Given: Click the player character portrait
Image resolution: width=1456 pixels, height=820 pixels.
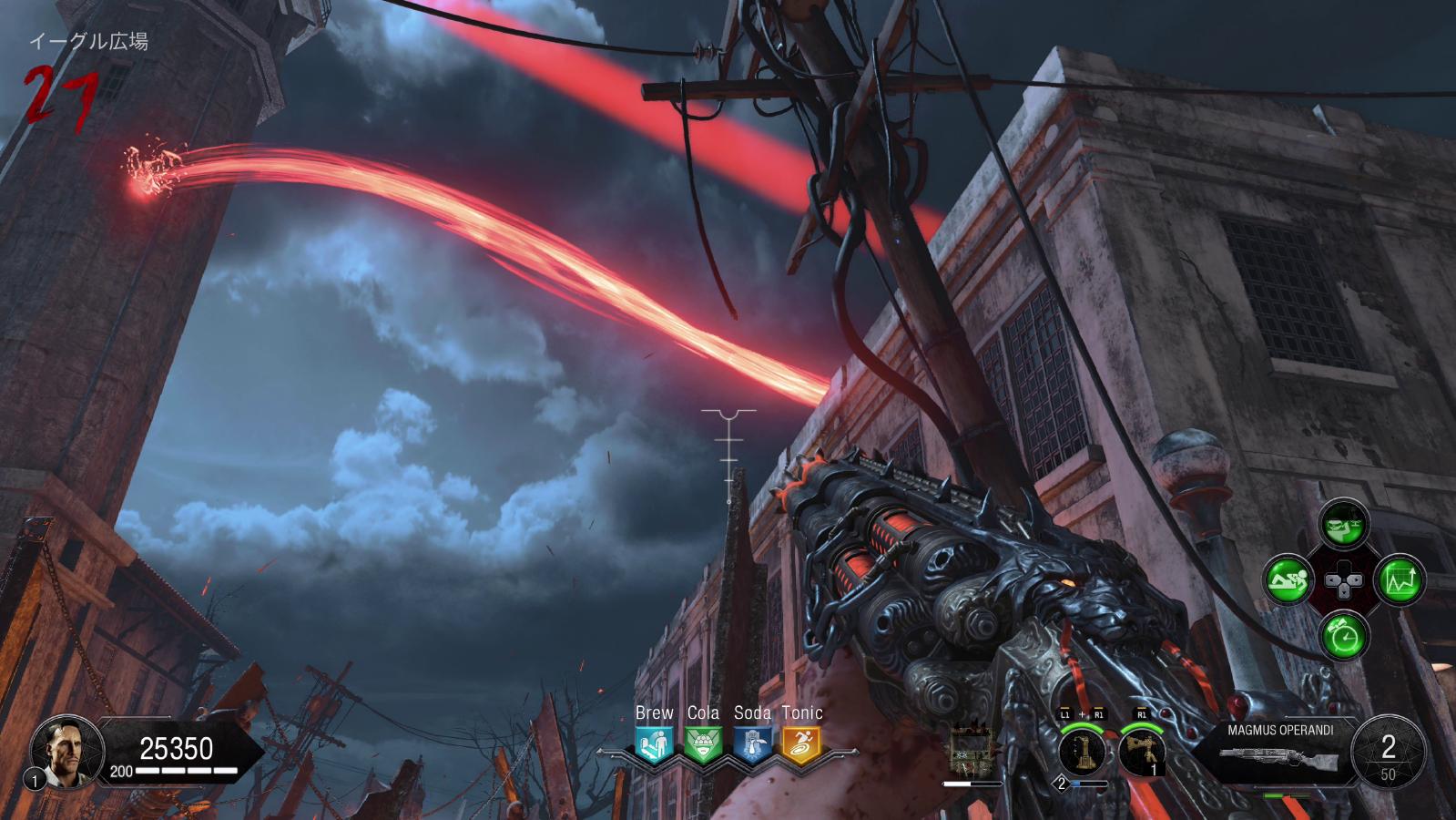Looking at the screenshot, I should [60, 751].
